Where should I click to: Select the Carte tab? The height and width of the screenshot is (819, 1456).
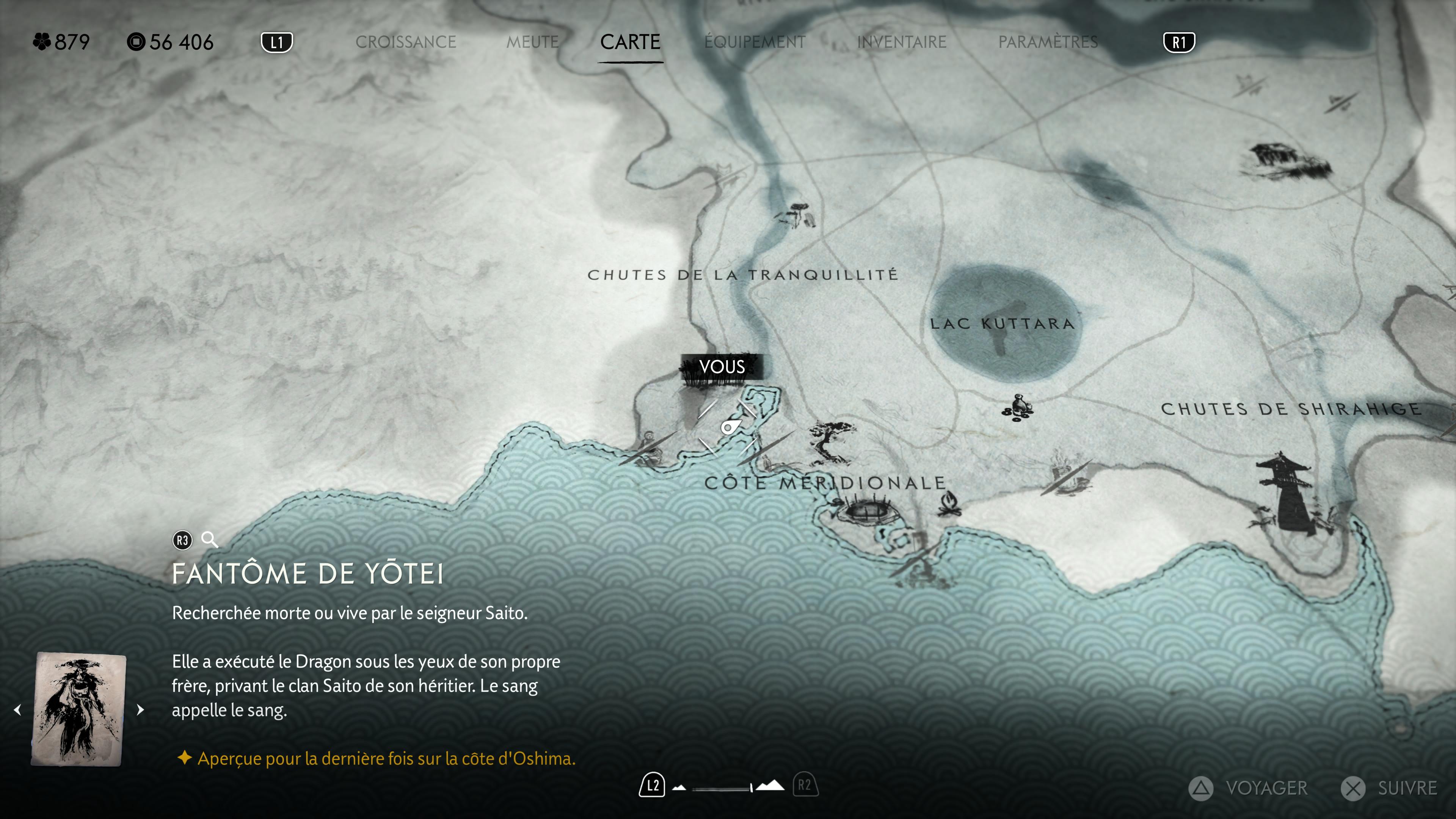coord(630,42)
